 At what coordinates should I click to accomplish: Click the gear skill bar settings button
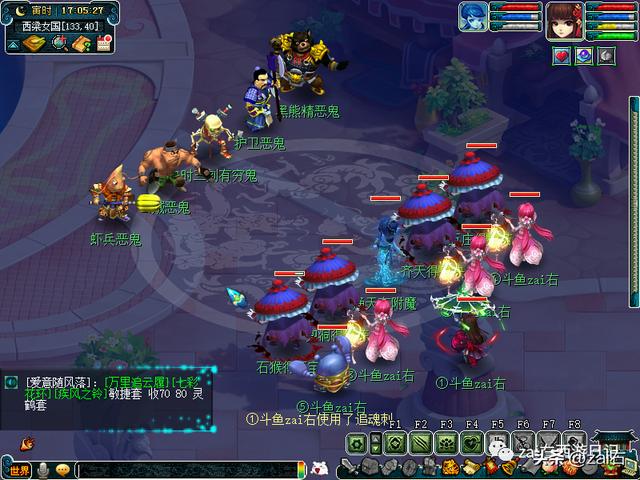point(358,443)
